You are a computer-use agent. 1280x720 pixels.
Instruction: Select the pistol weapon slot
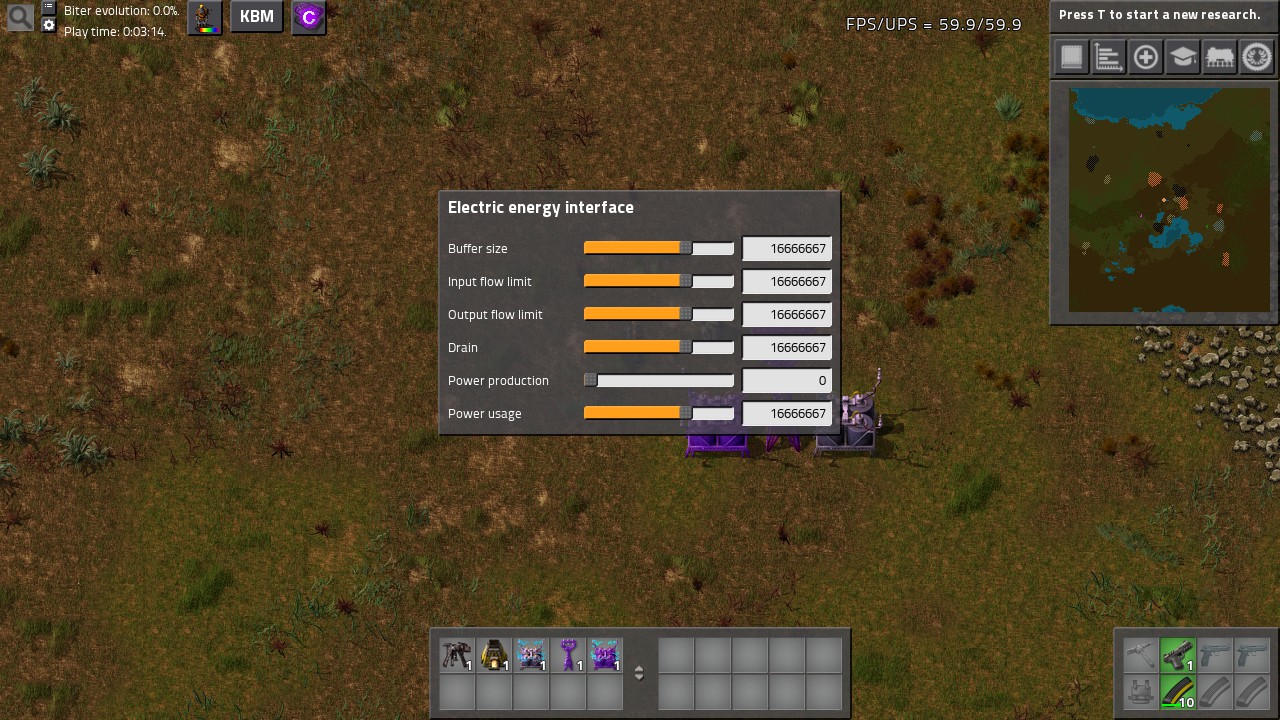[x=1178, y=655]
